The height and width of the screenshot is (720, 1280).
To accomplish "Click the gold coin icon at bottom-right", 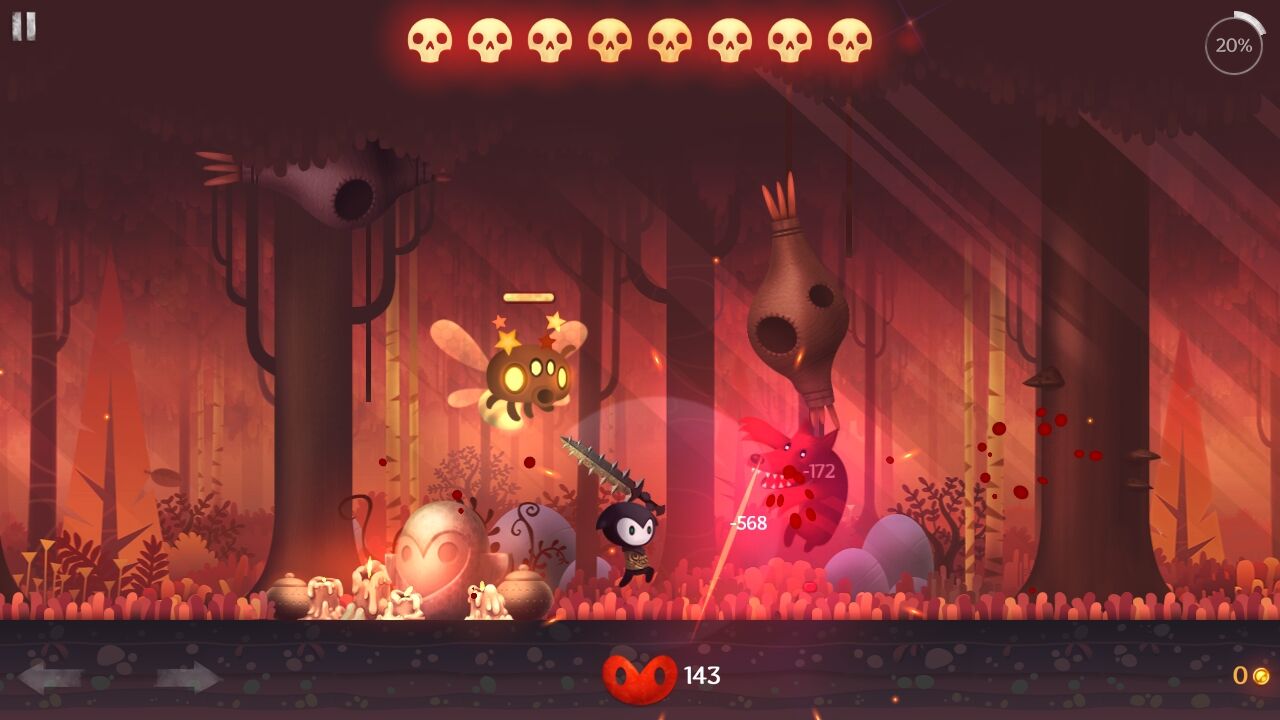I will coord(1263,677).
